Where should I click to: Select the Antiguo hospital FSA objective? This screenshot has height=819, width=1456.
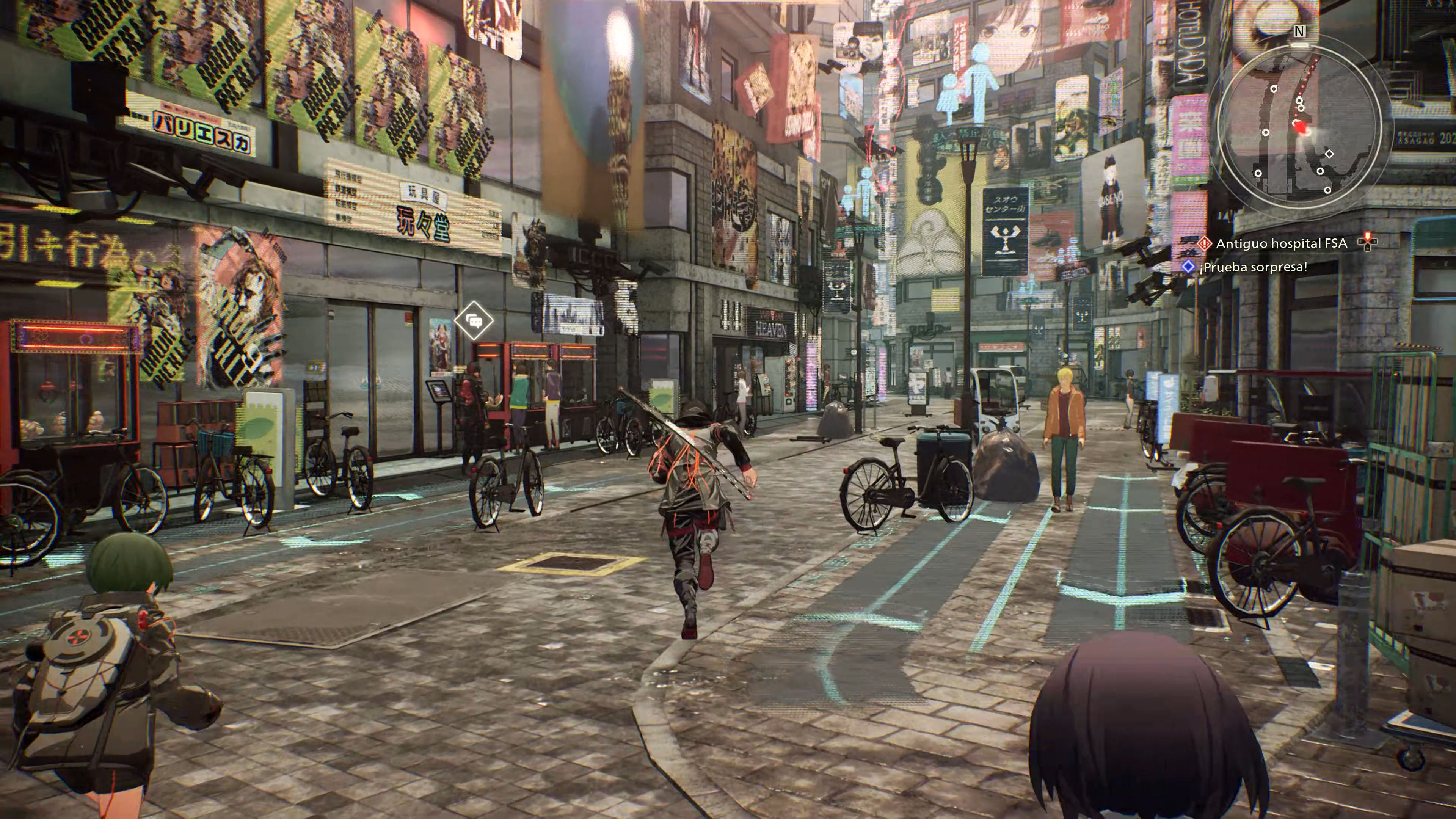coord(1281,243)
